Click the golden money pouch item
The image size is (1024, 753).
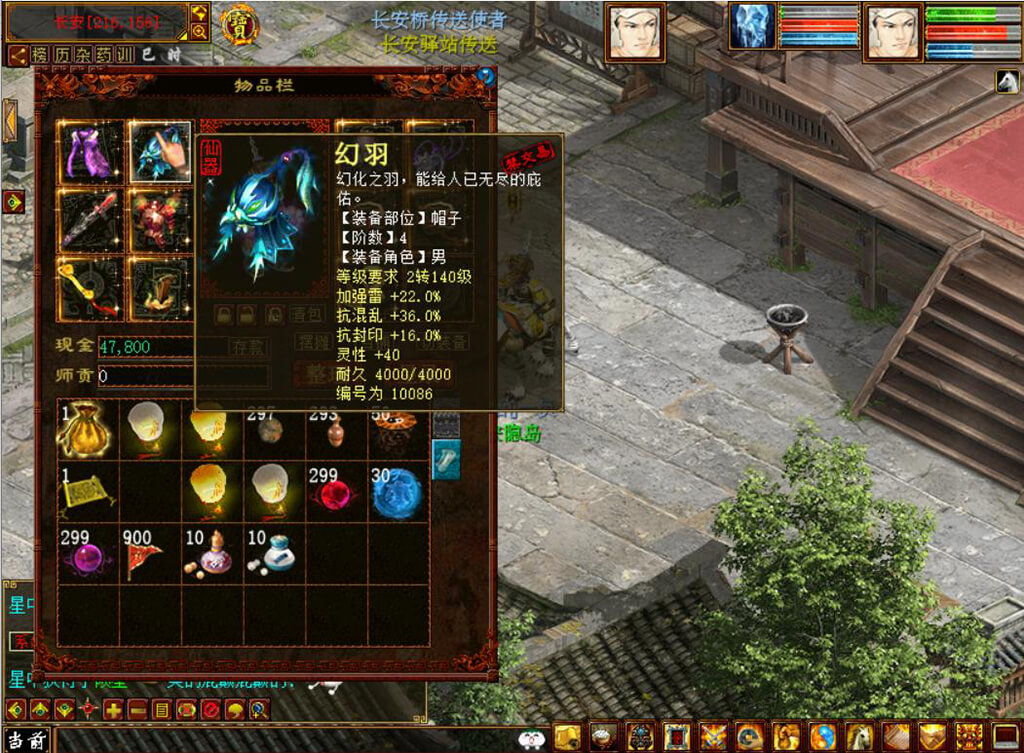(x=87, y=429)
